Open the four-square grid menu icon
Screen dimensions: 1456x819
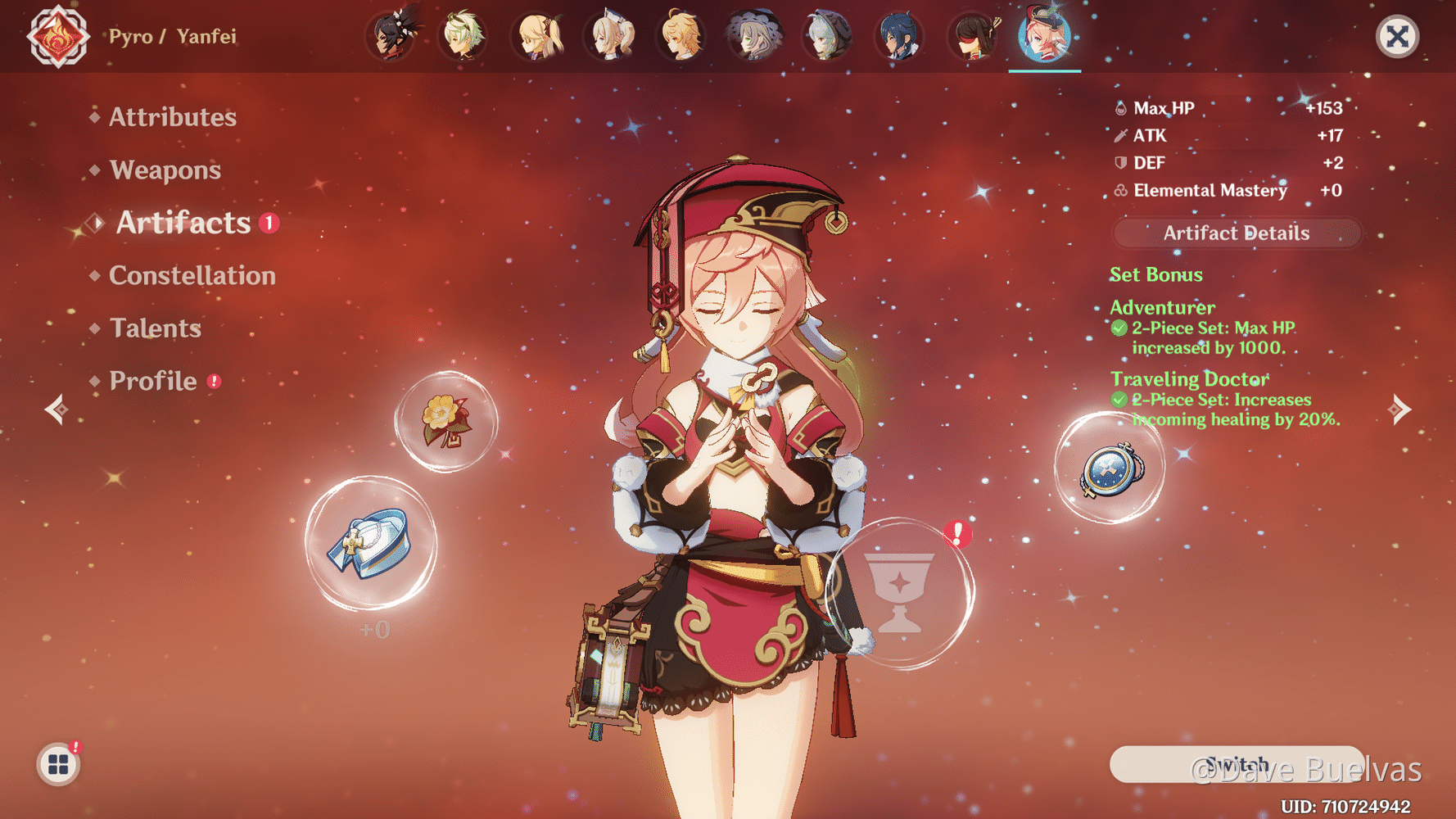58,764
